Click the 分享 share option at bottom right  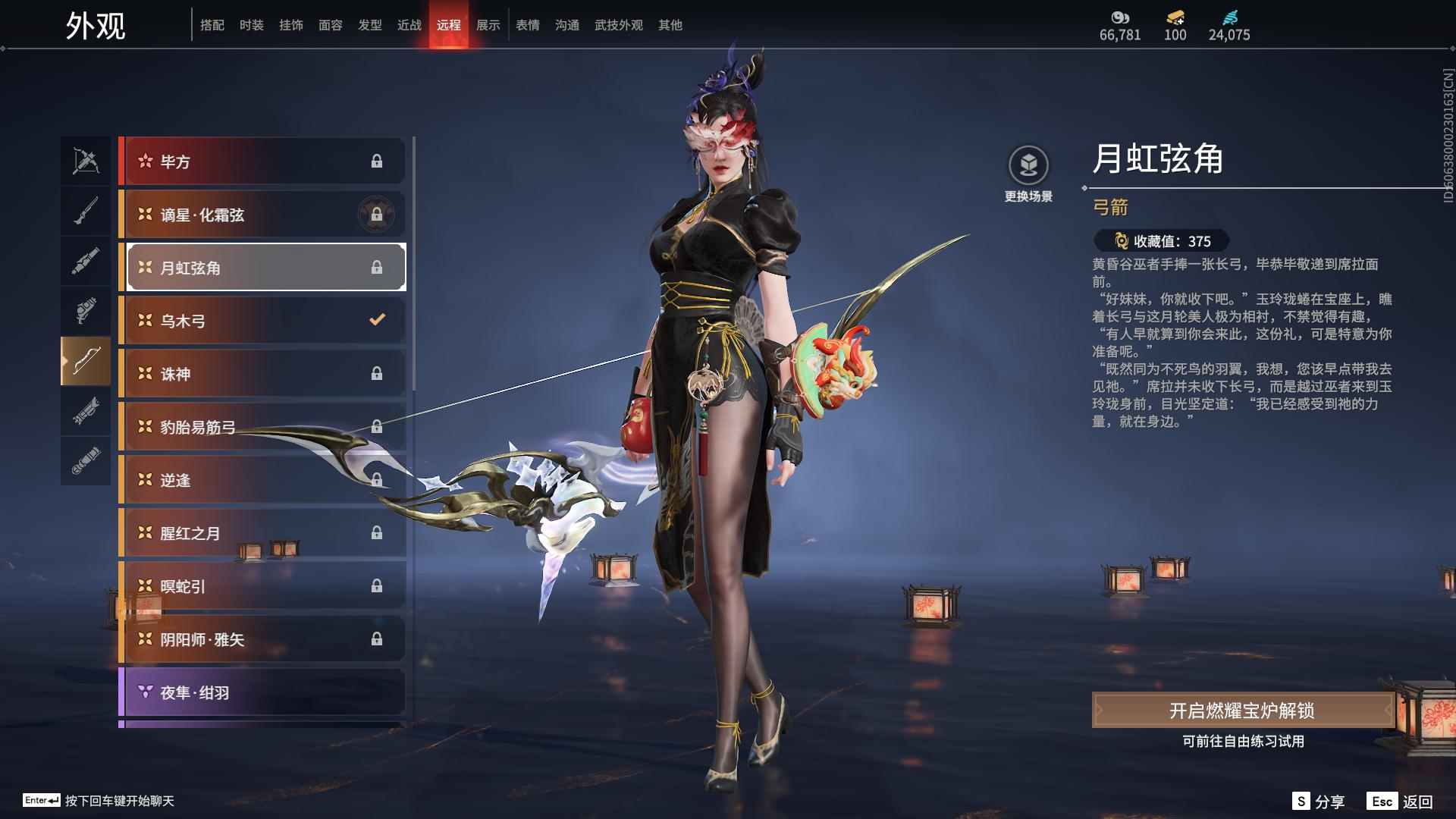(1329, 800)
